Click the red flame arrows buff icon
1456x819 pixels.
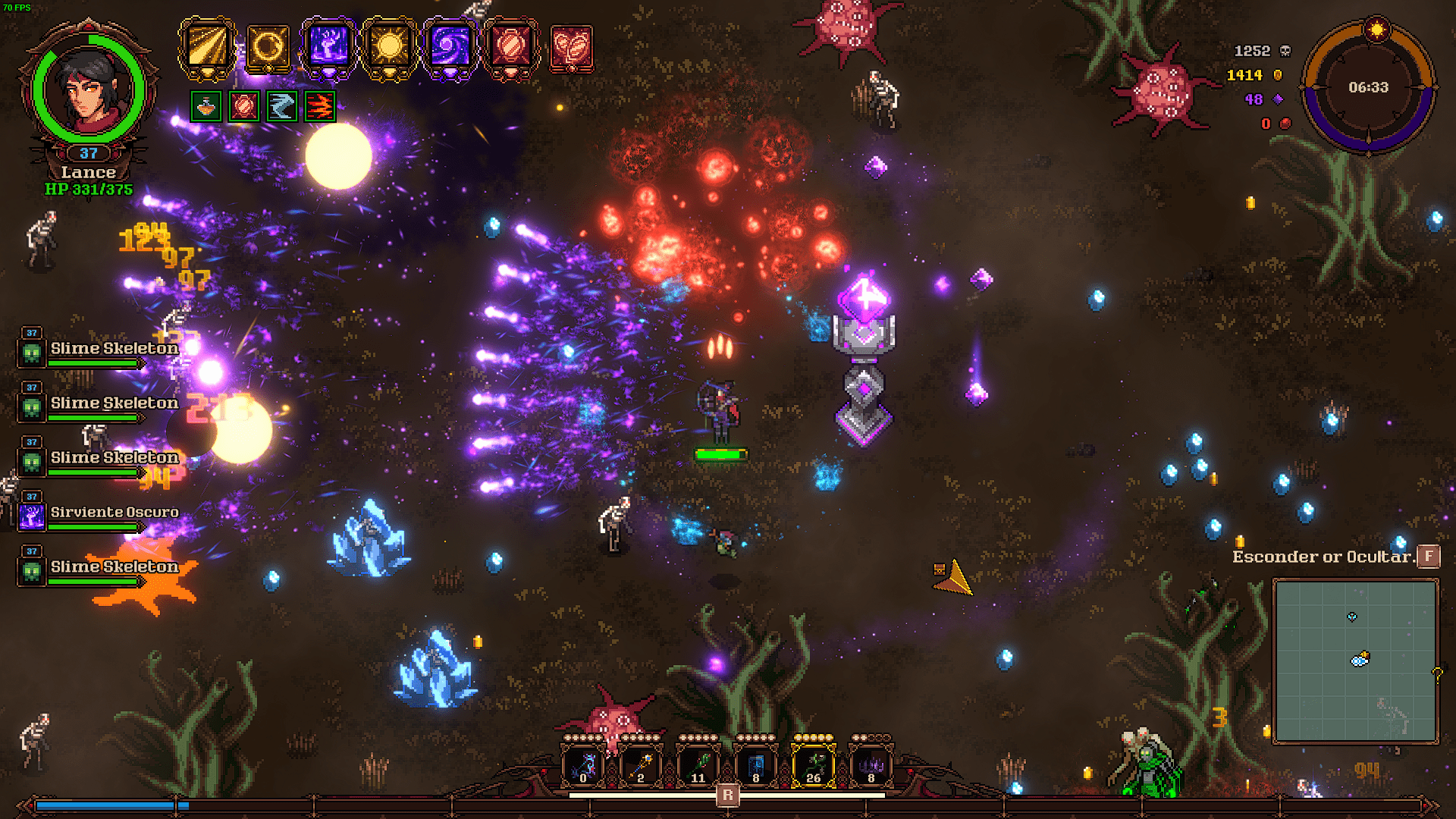[x=320, y=107]
